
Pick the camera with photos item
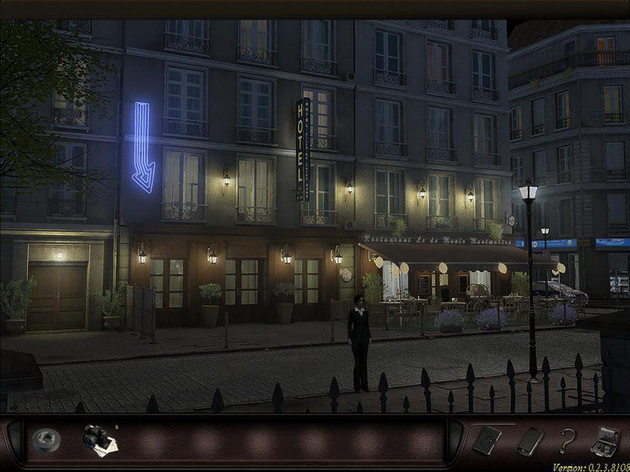click(x=97, y=440)
